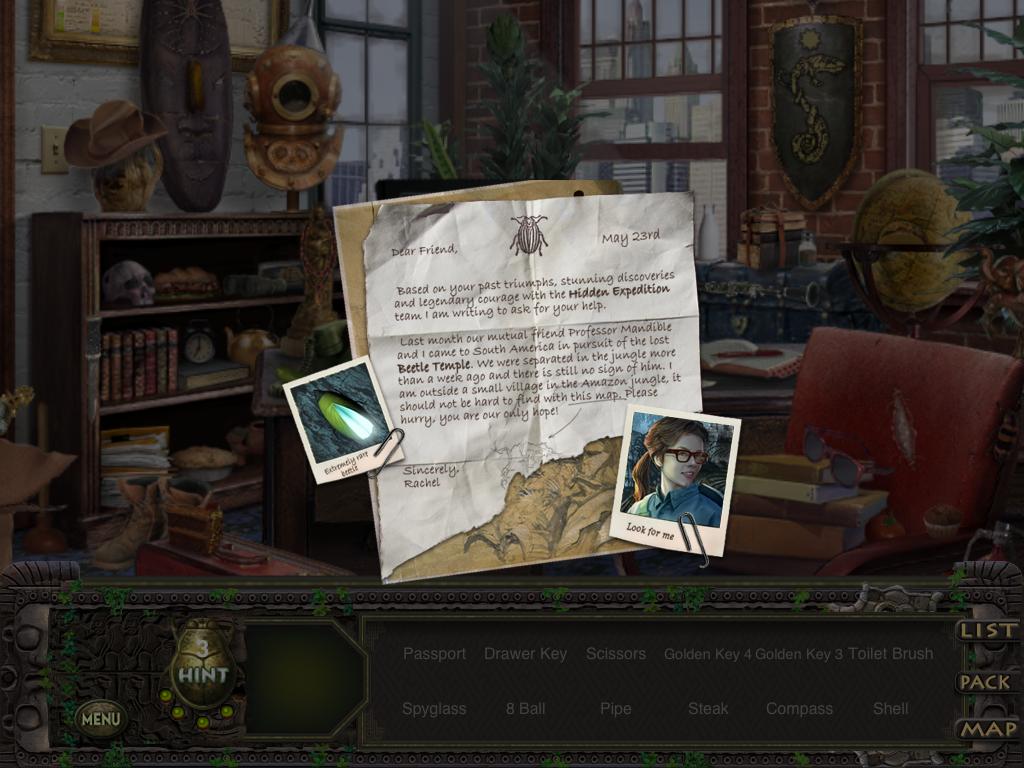1024x768 pixels.
Task: Switch to the LIST view
Action: [988, 631]
